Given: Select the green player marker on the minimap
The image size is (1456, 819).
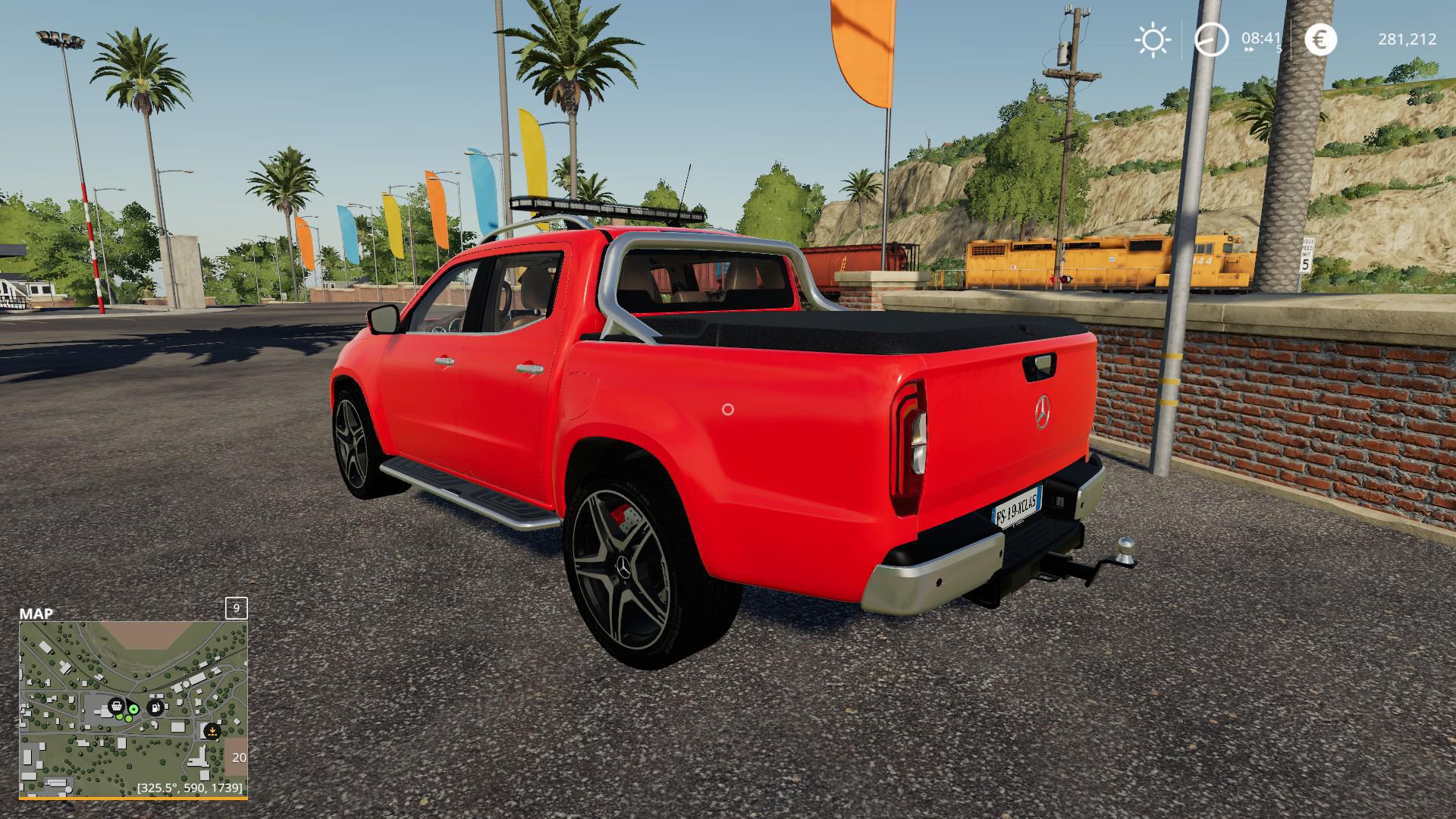Looking at the screenshot, I should [133, 710].
